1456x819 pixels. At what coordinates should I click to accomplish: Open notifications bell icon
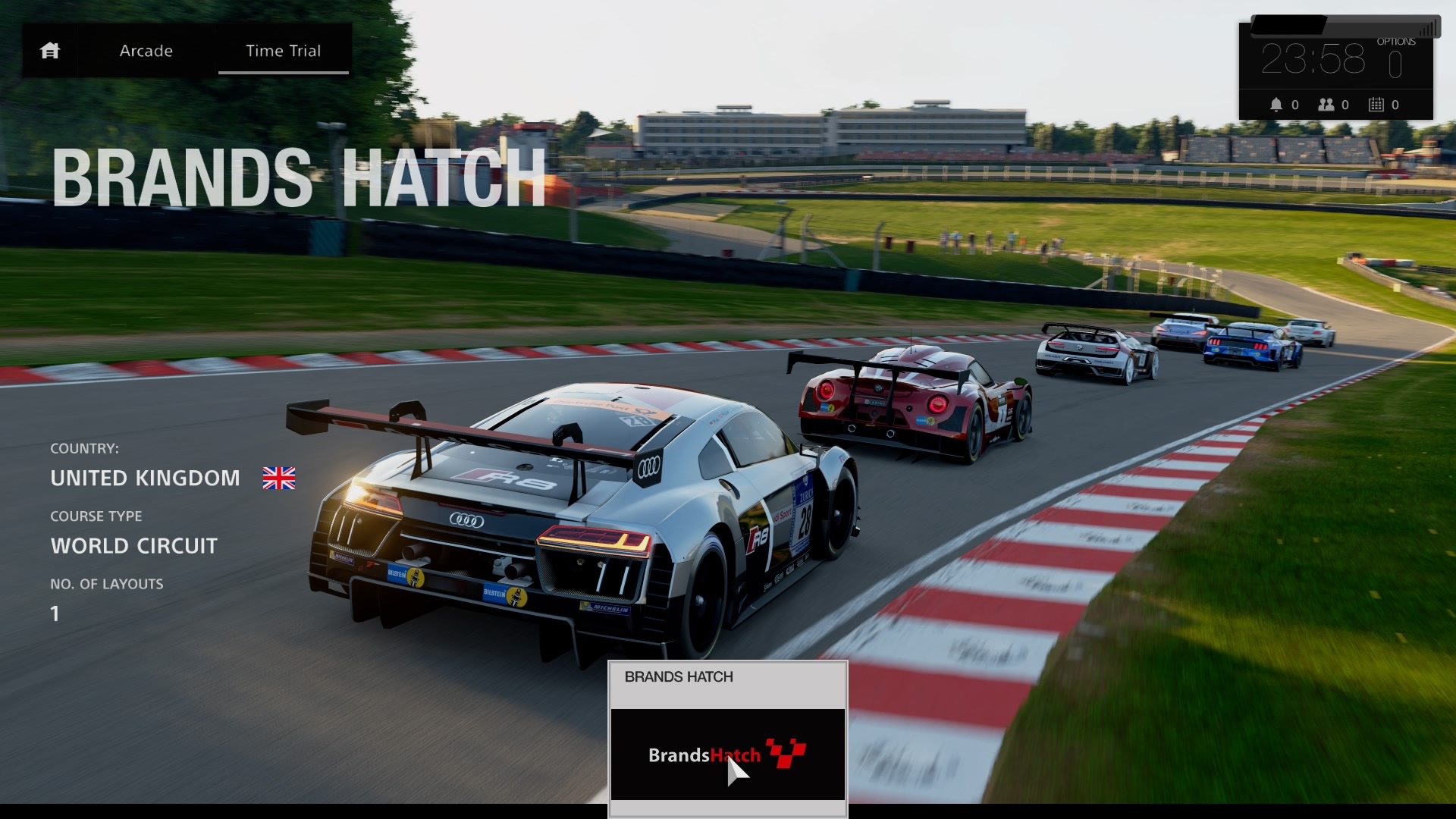[1276, 105]
